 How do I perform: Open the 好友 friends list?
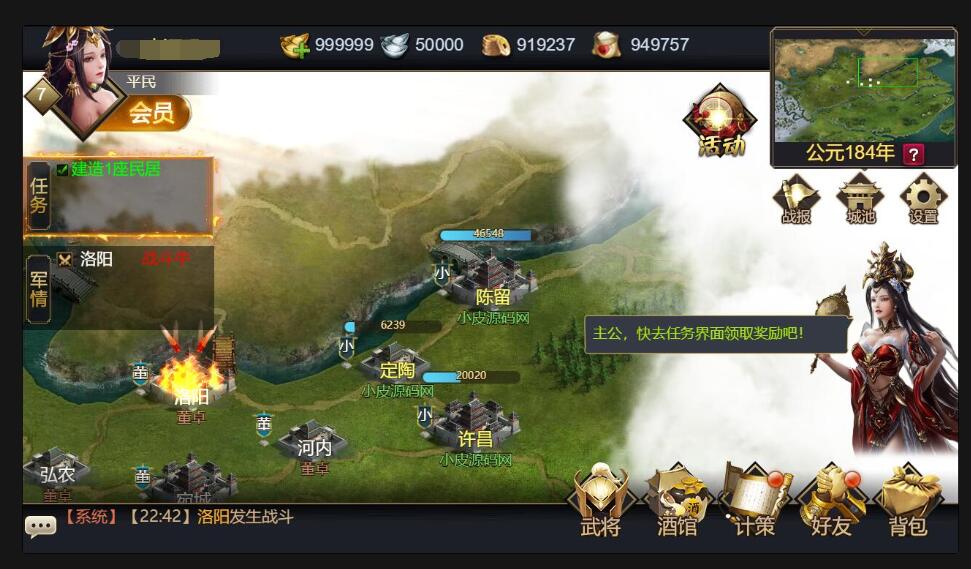pyautogui.click(x=831, y=498)
